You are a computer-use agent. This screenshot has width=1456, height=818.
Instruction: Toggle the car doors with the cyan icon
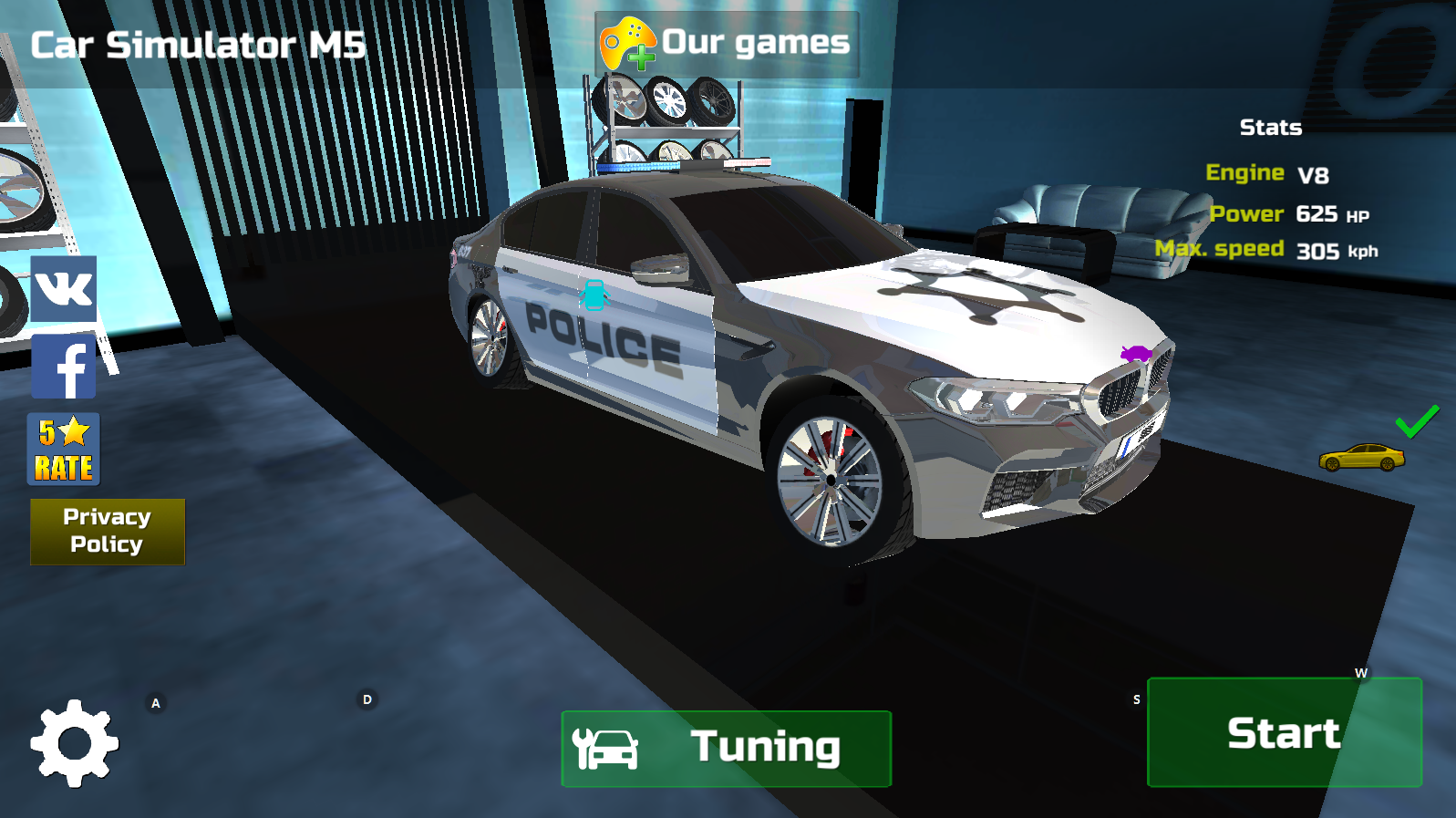point(594,295)
